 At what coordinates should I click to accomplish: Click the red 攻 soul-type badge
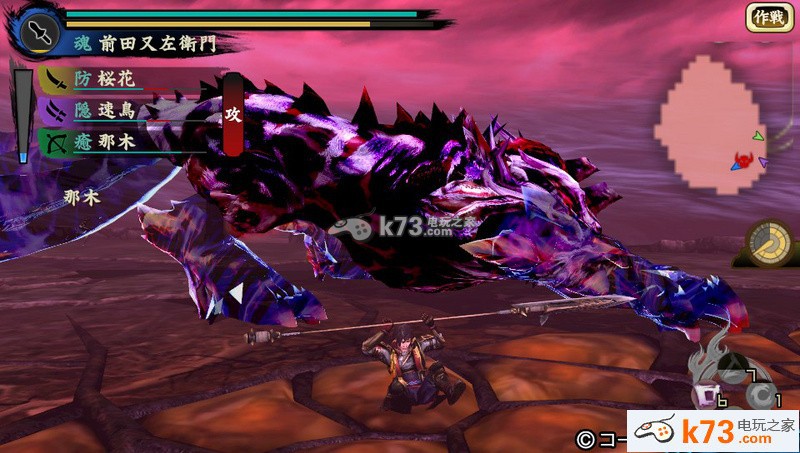click(x=233, y=116)
